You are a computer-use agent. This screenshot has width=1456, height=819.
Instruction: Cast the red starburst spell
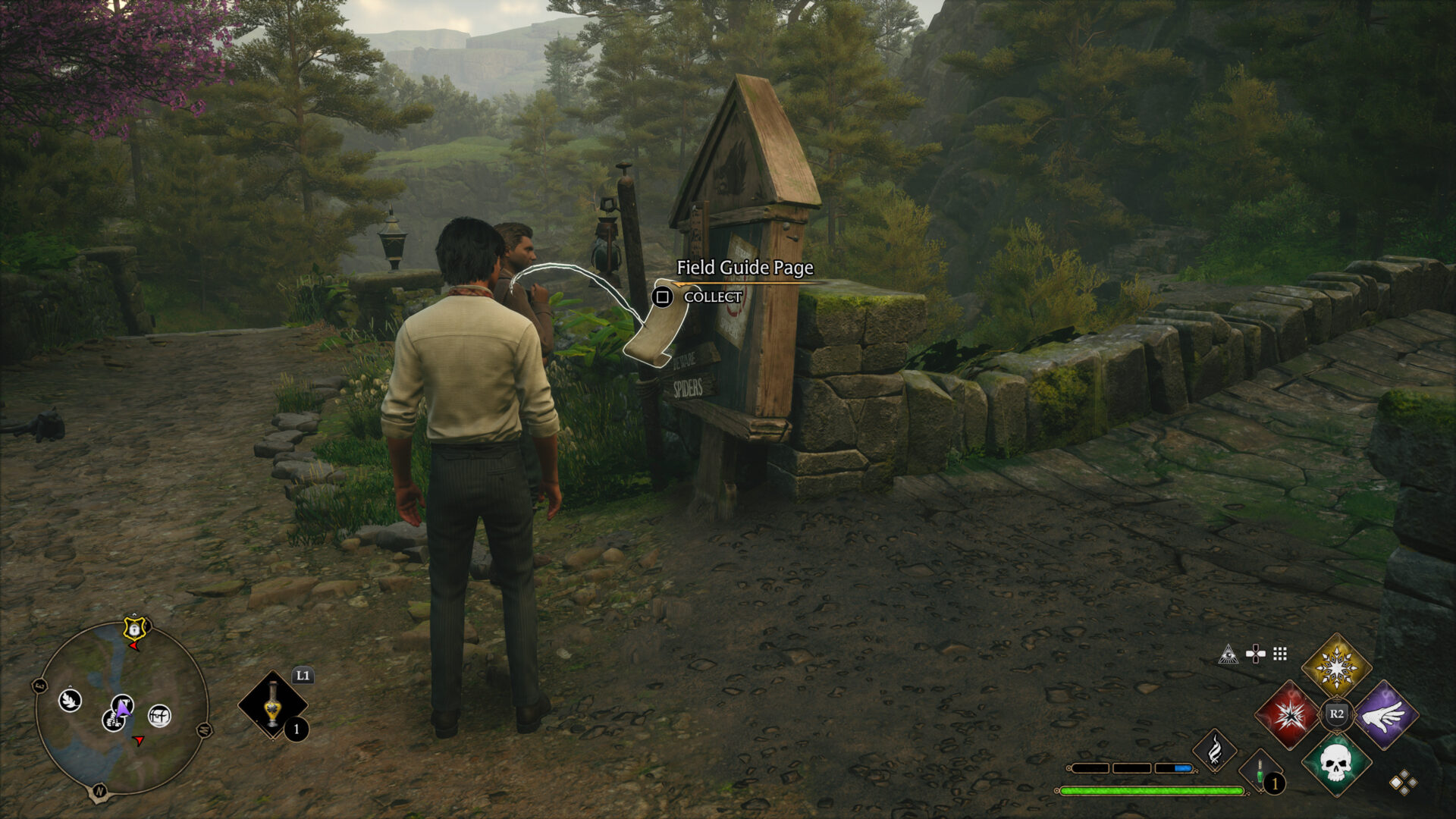pos(1288,714)
